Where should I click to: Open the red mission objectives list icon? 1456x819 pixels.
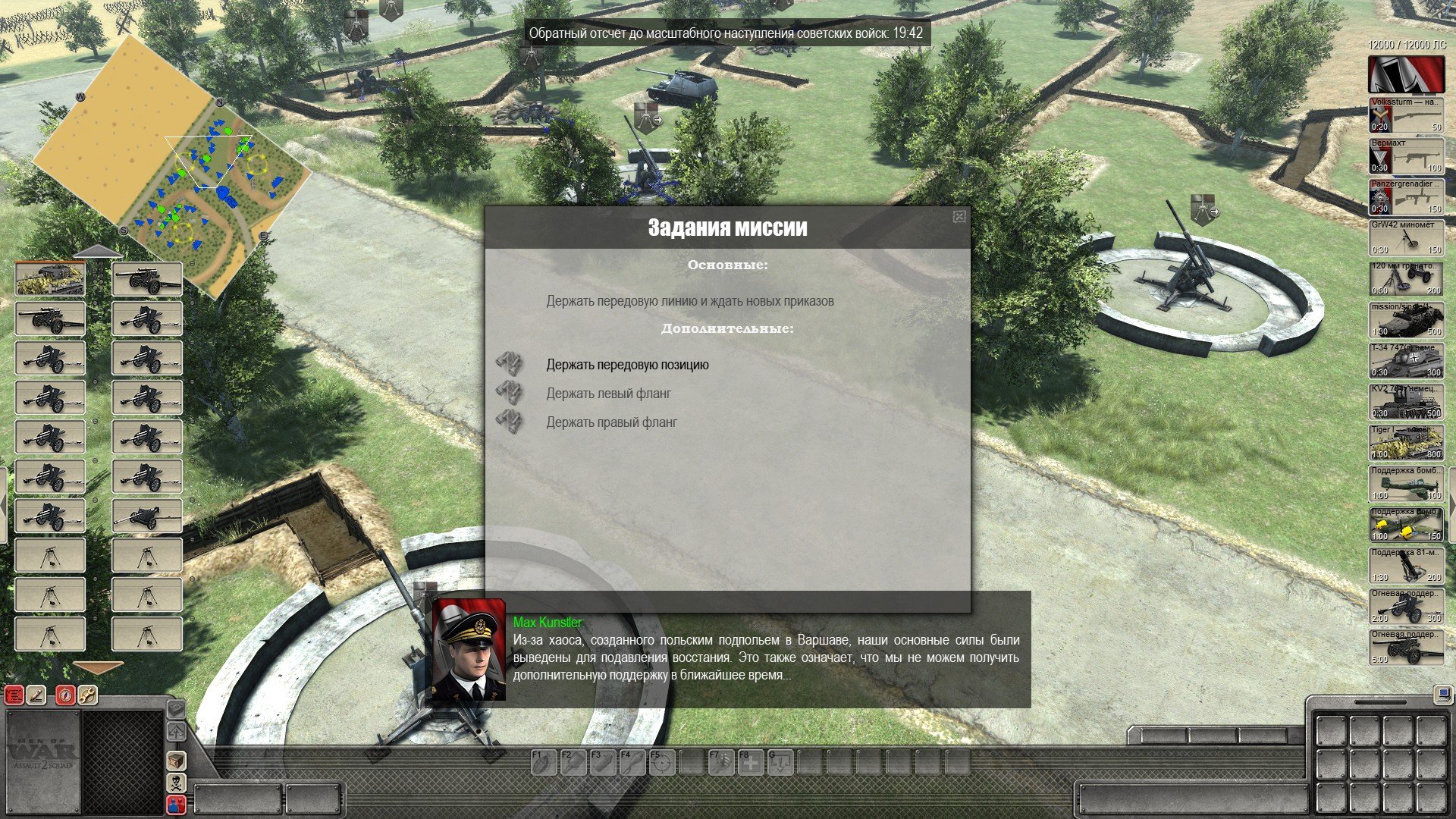(x=14, y=695)
